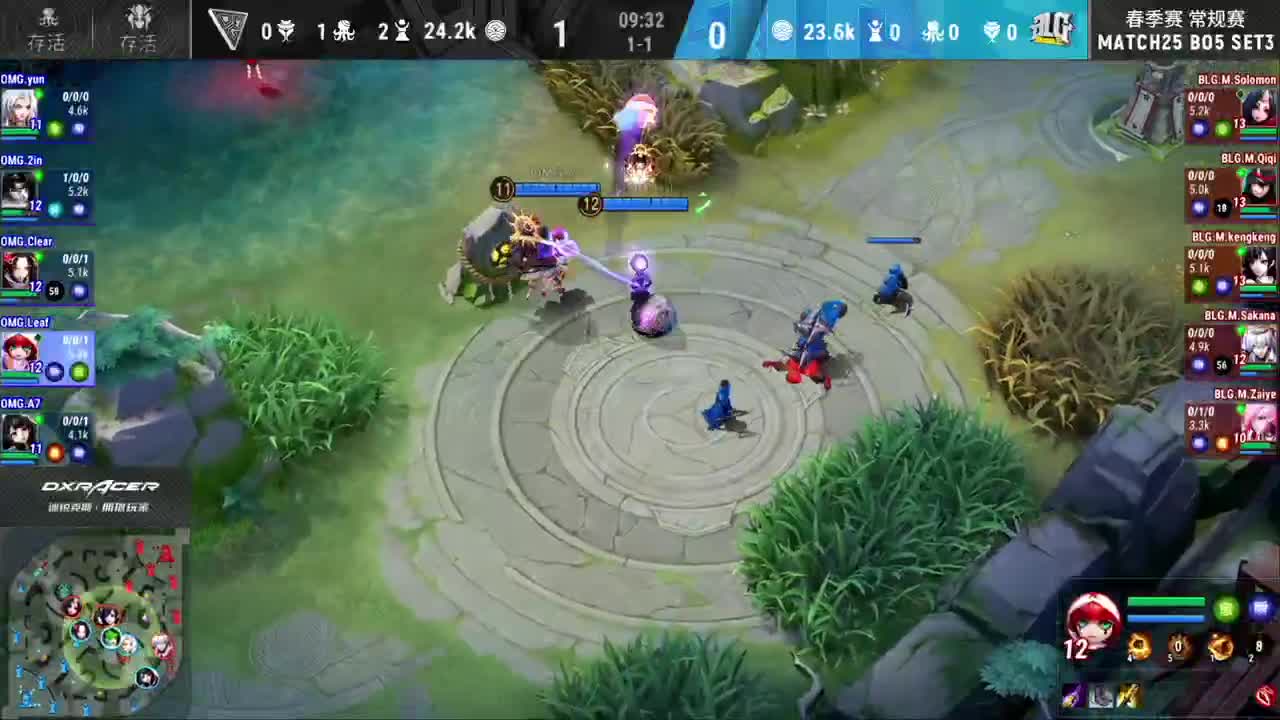Open the 春季赛 常规赛 header
The height and width of the screenshot is (720, 1280).
1186,16
